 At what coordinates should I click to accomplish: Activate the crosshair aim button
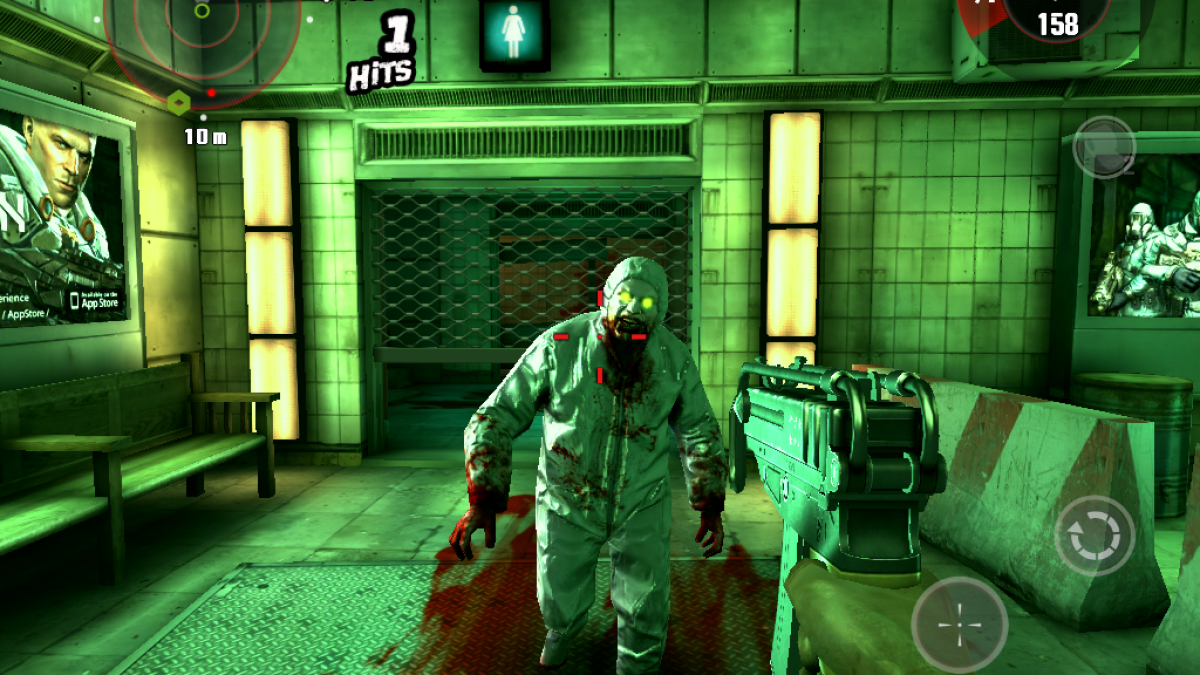959,624
